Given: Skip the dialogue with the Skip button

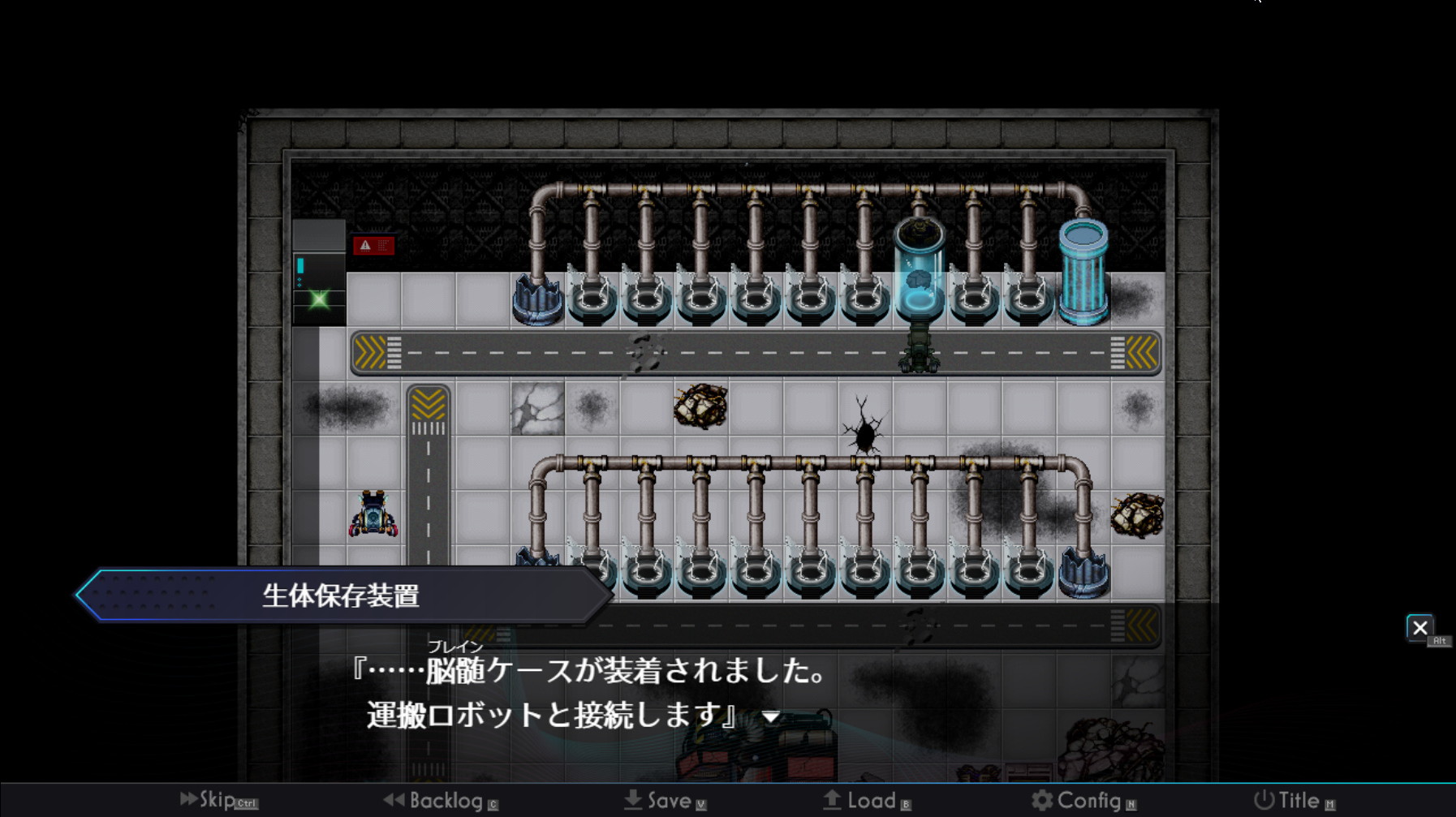Looking at the screenshot, I should pos(218,800).
